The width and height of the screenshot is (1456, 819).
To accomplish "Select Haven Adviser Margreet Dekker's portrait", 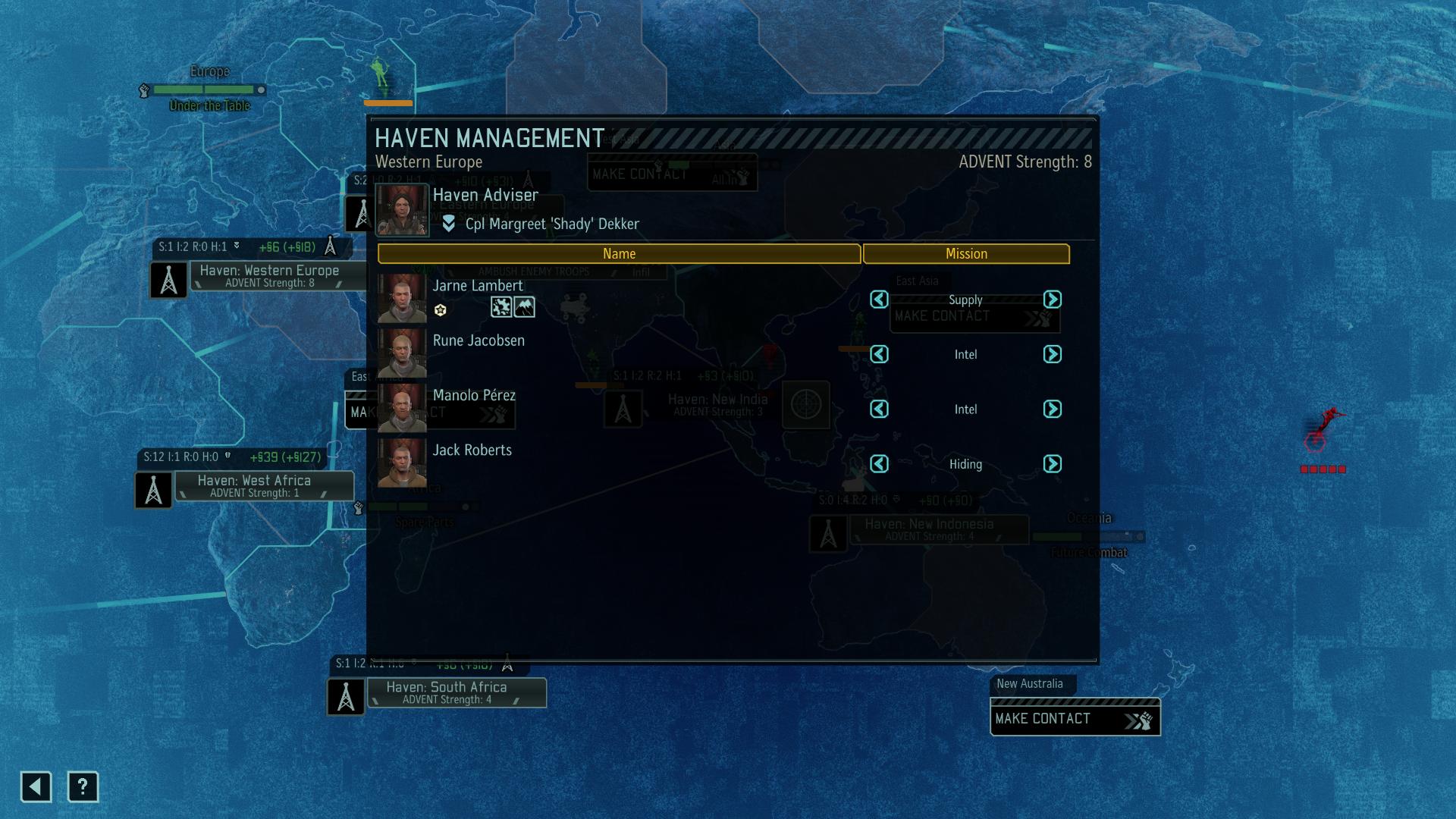I will click(402, 210).
